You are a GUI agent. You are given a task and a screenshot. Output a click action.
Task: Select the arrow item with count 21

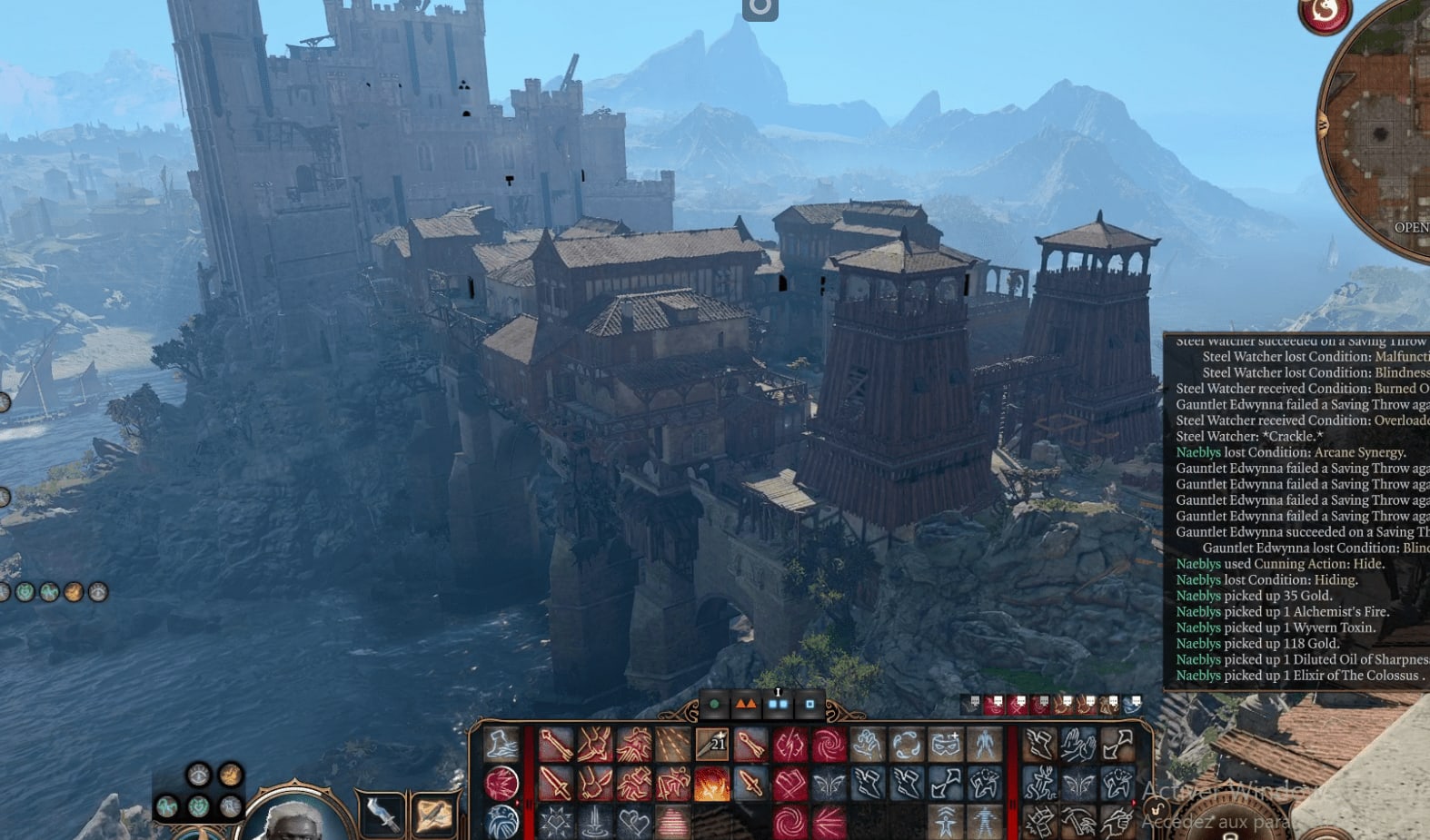tap(711, 745)
